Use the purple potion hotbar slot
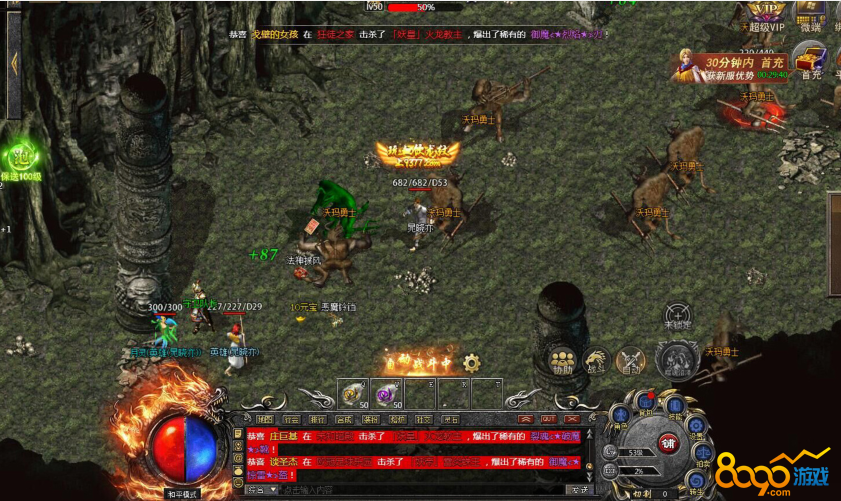 tap(386, 392)
